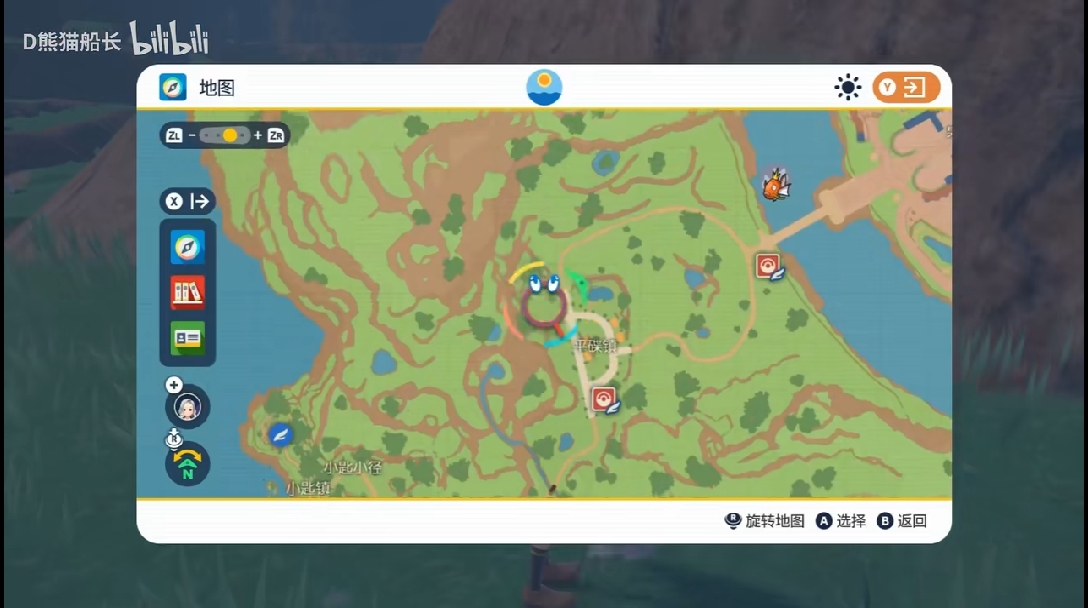The height and width of the screenshot is (608, 1088).
Task: Collapse the side panel with the arrow button
Action: 188,201
